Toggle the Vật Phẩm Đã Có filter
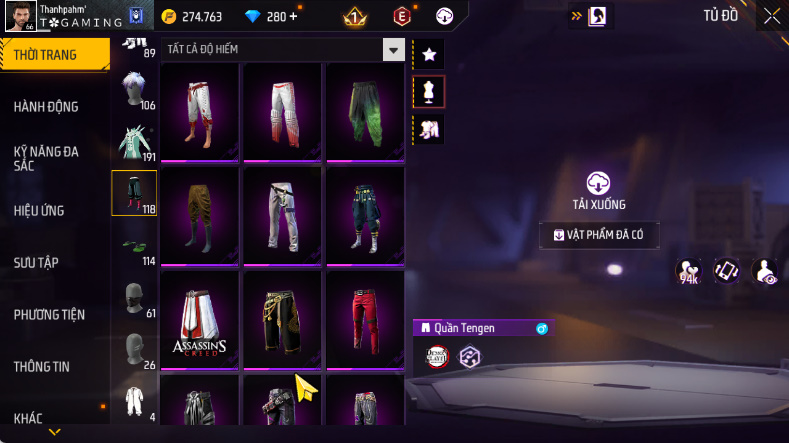 coord(599,235)
